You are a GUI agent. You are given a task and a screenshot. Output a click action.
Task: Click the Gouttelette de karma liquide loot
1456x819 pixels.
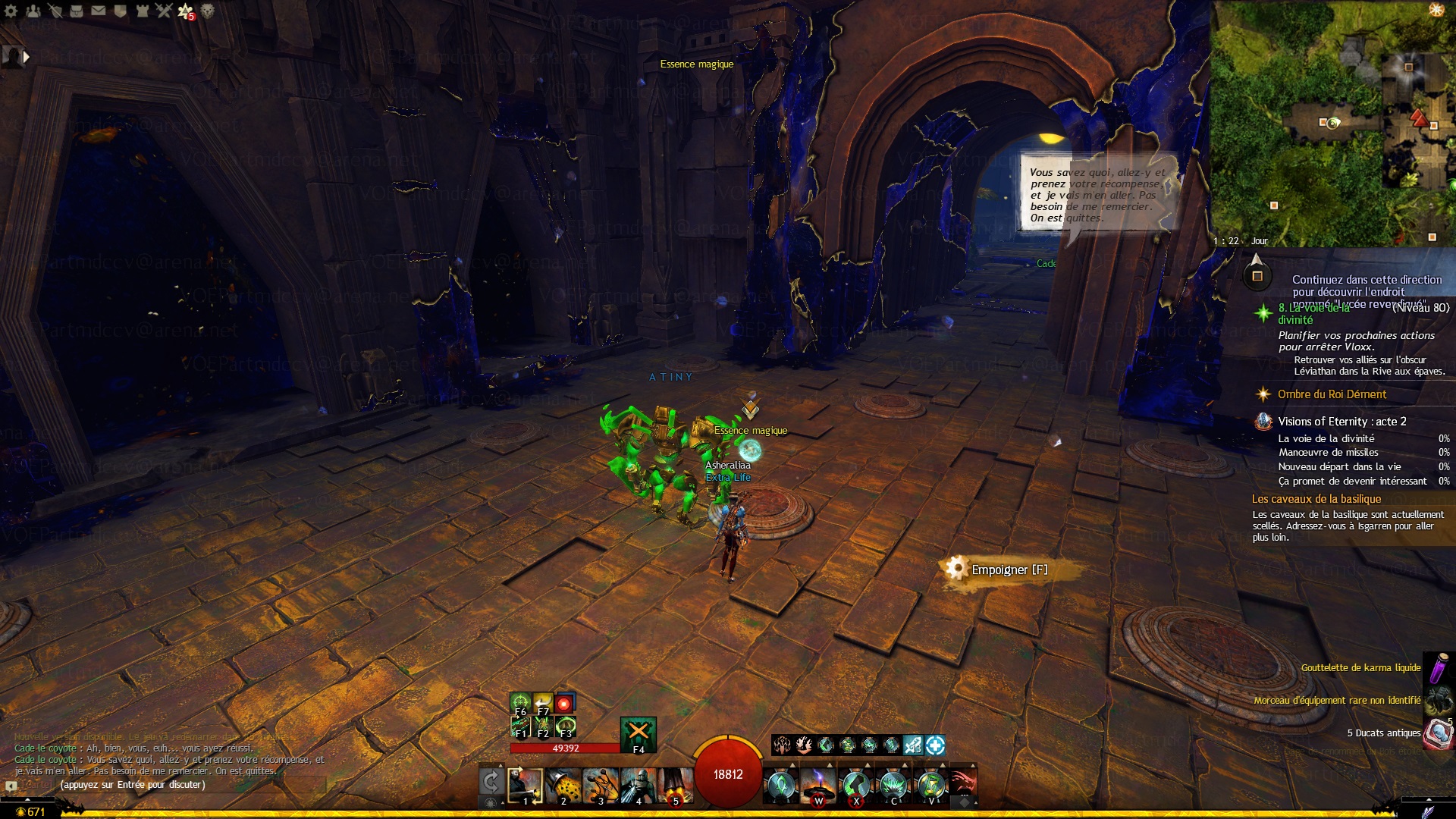click(1360, 668)
